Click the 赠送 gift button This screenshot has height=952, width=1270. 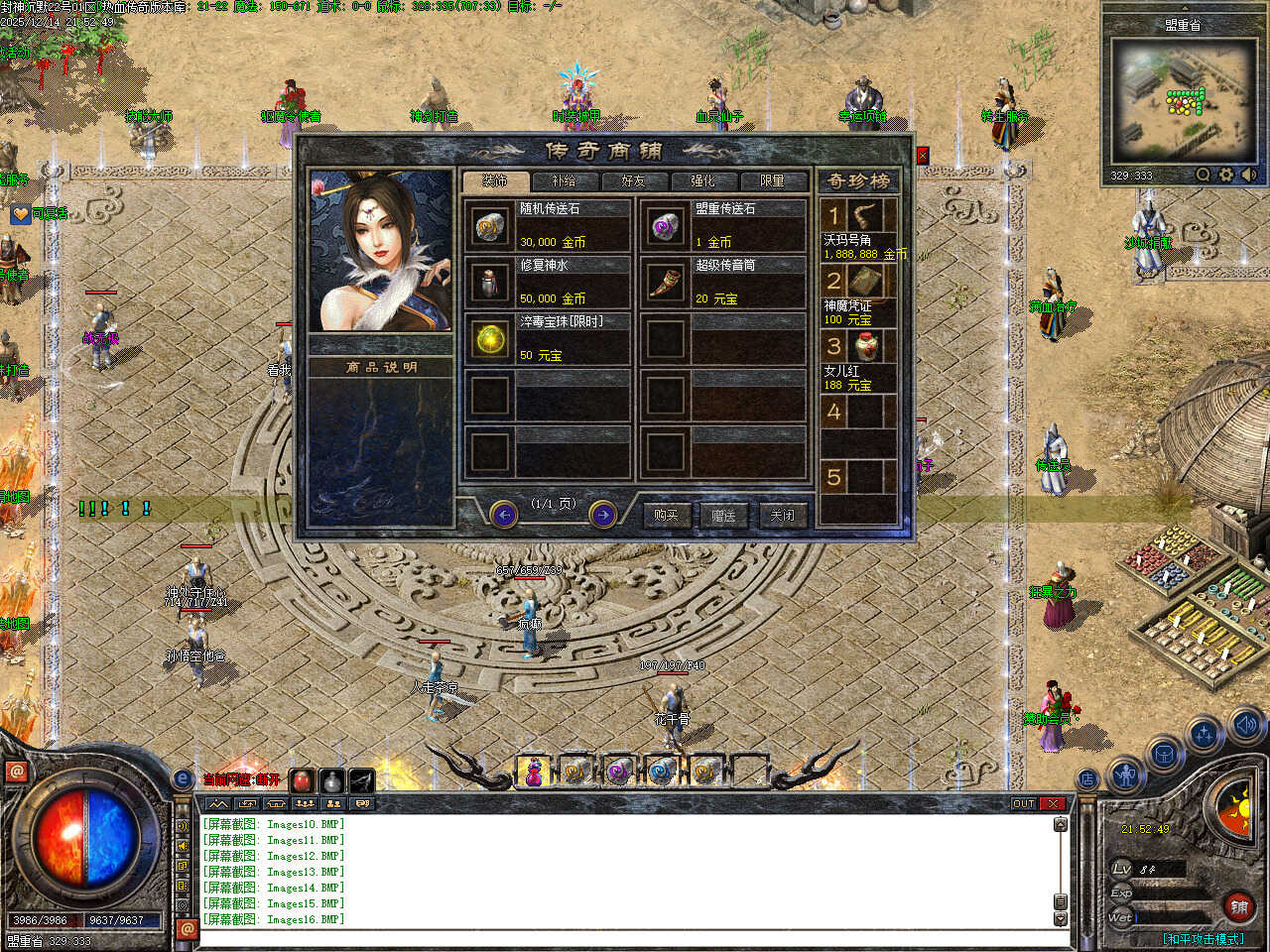tap(723, 516)
